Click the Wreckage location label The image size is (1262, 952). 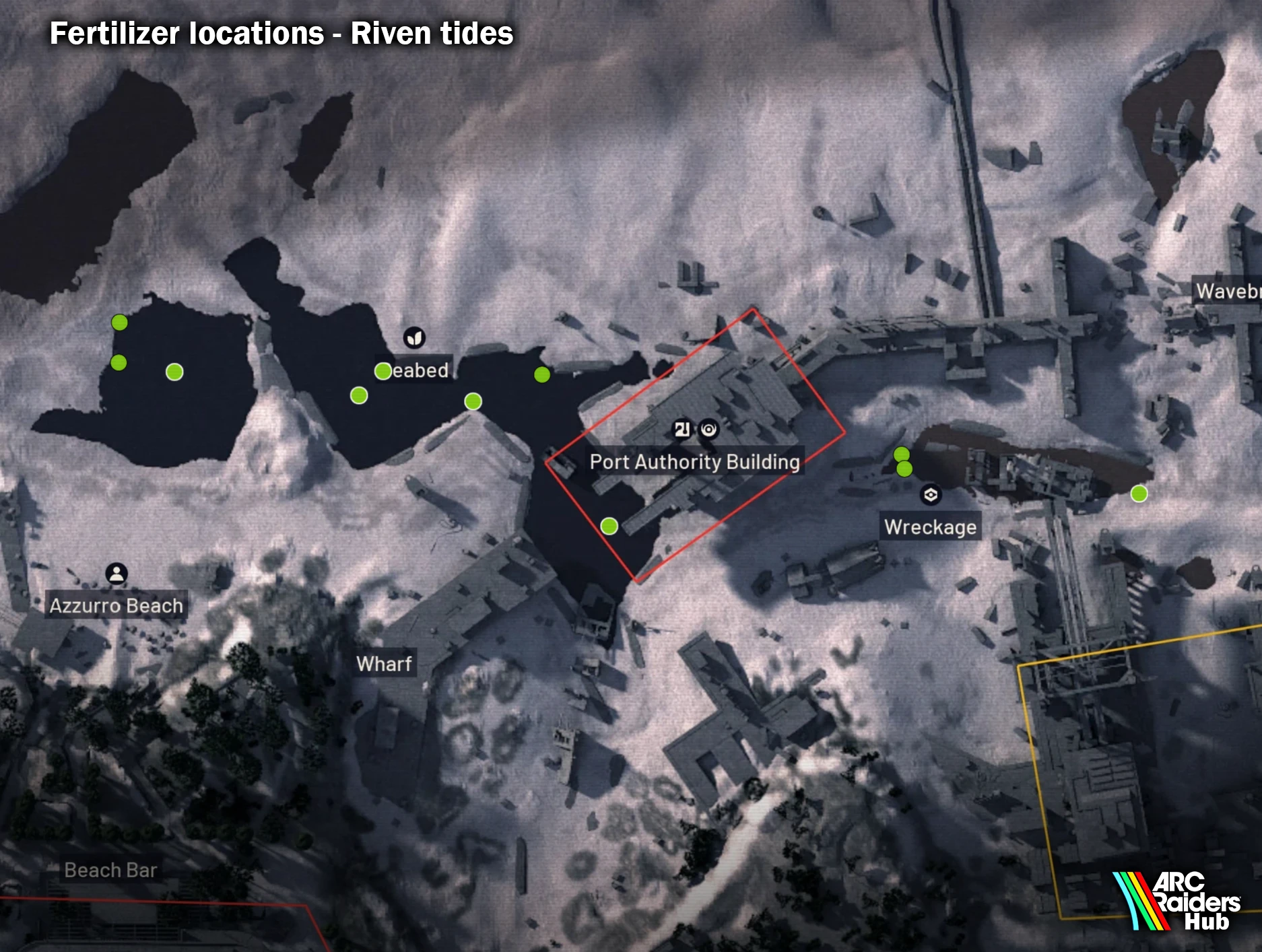931,528
